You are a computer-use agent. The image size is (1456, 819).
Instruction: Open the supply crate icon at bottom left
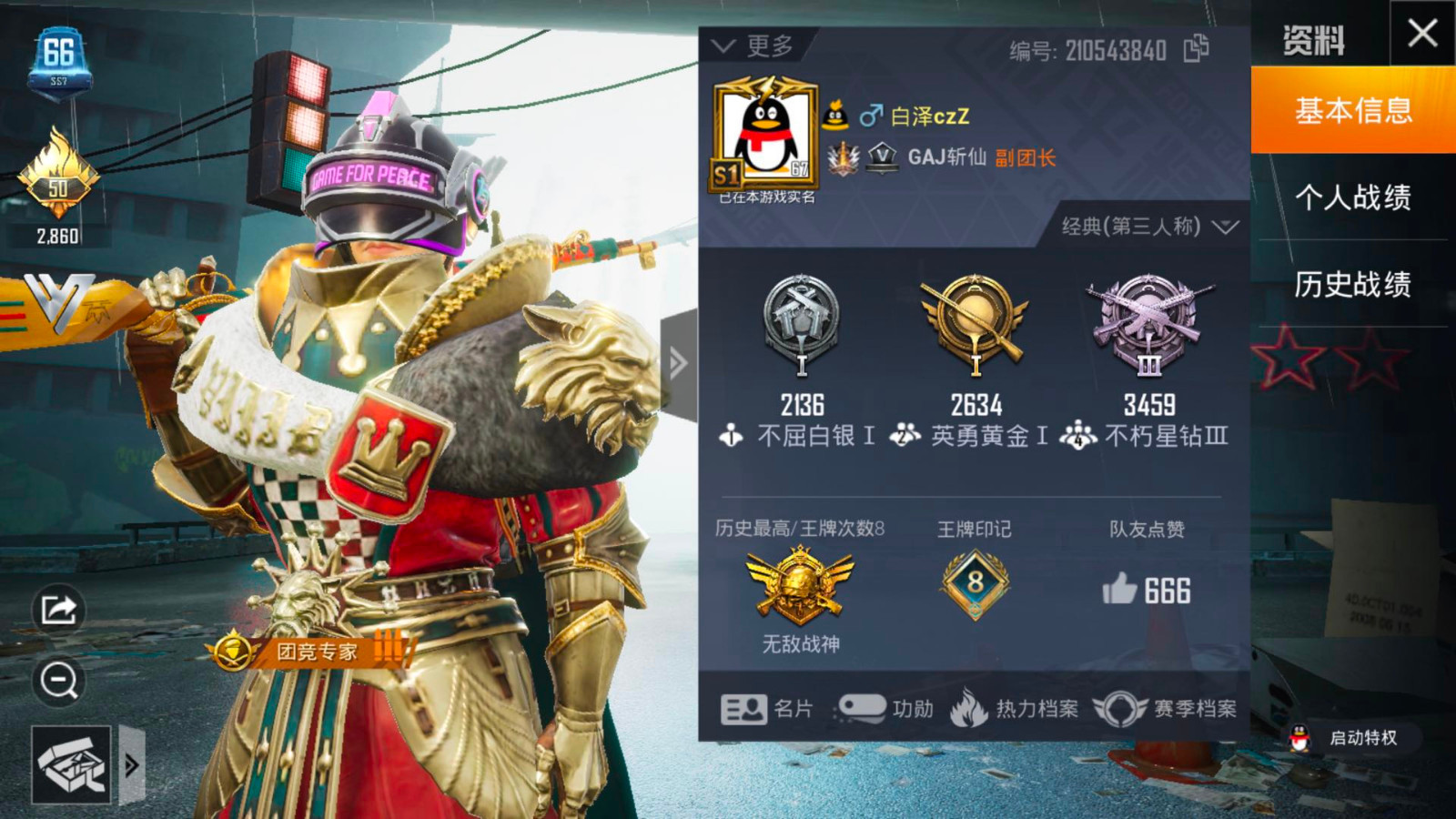point(71,764)
